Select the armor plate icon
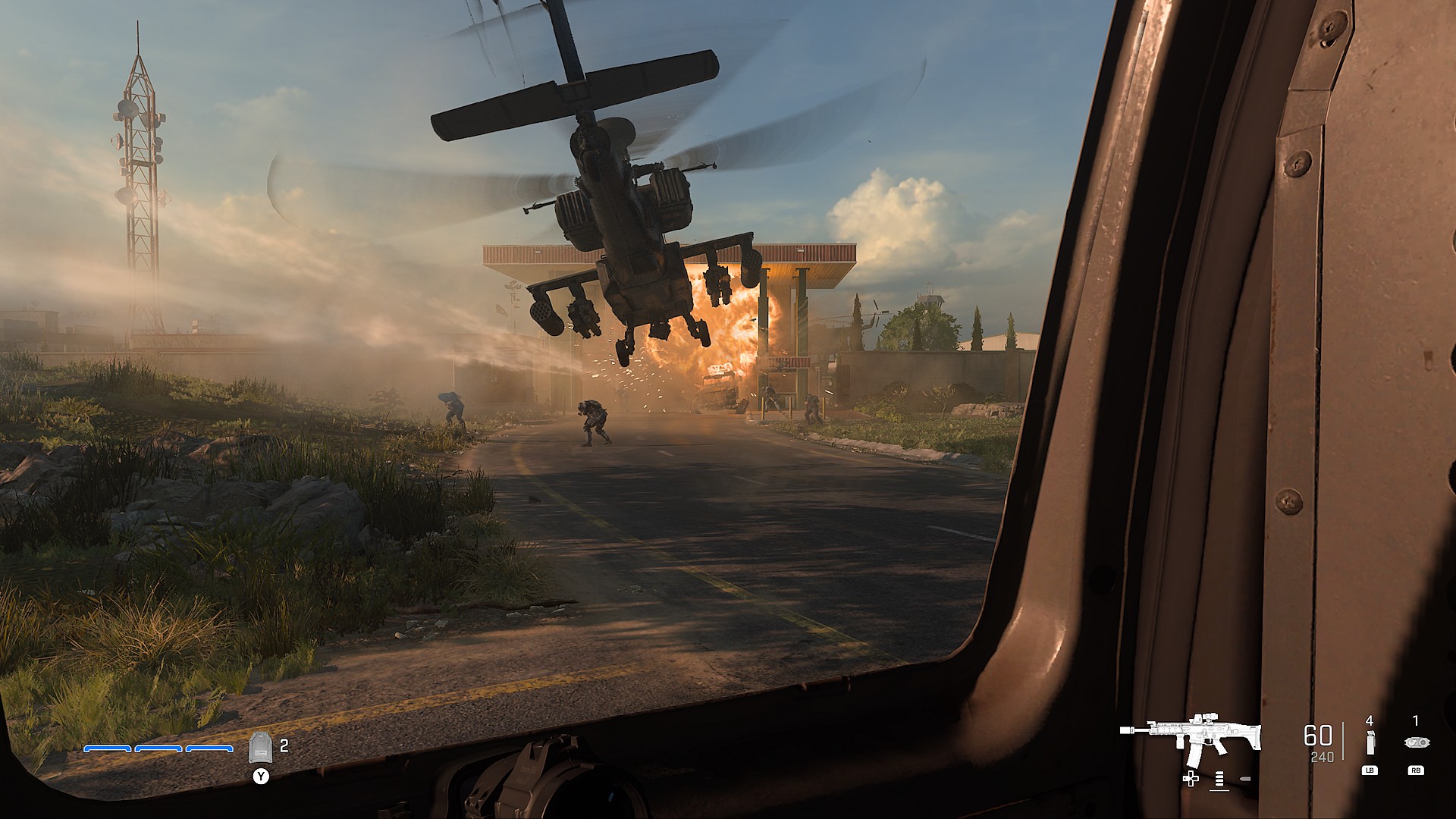 click(259, 748)
